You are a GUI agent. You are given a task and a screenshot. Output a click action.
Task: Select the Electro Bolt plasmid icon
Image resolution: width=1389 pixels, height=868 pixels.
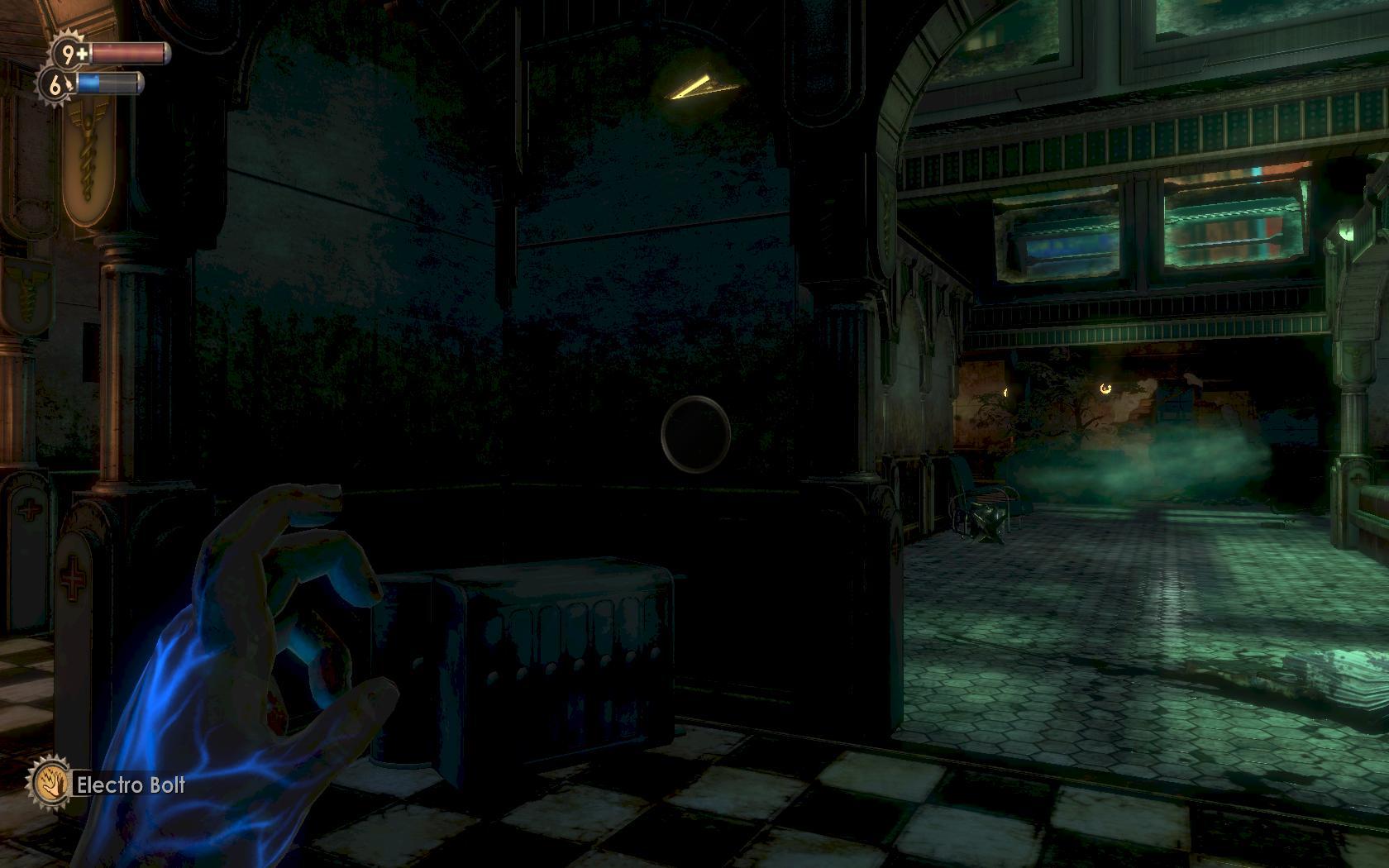pos(48,783)
